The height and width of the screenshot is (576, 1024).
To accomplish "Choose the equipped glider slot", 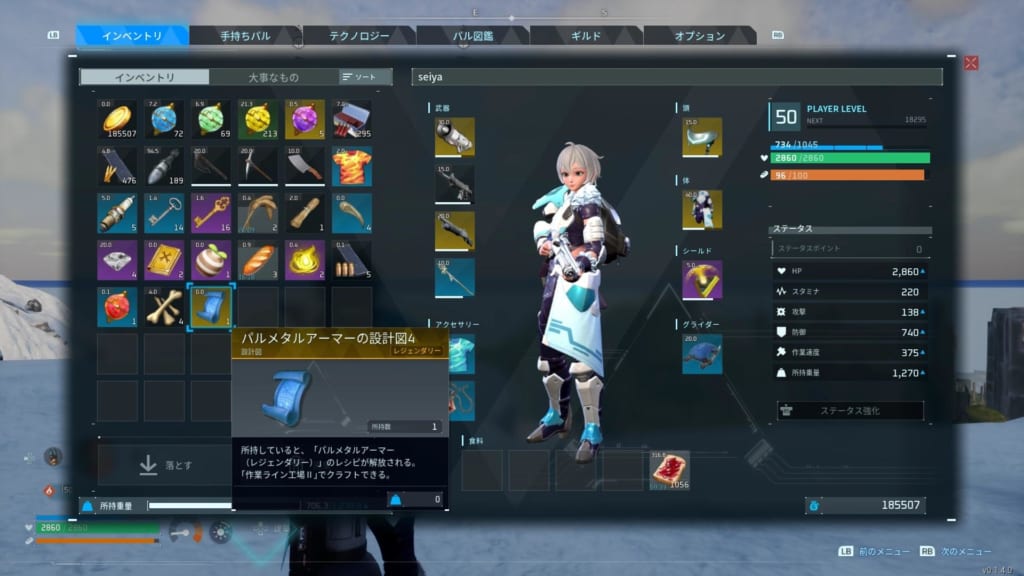I will coord(702,353).
